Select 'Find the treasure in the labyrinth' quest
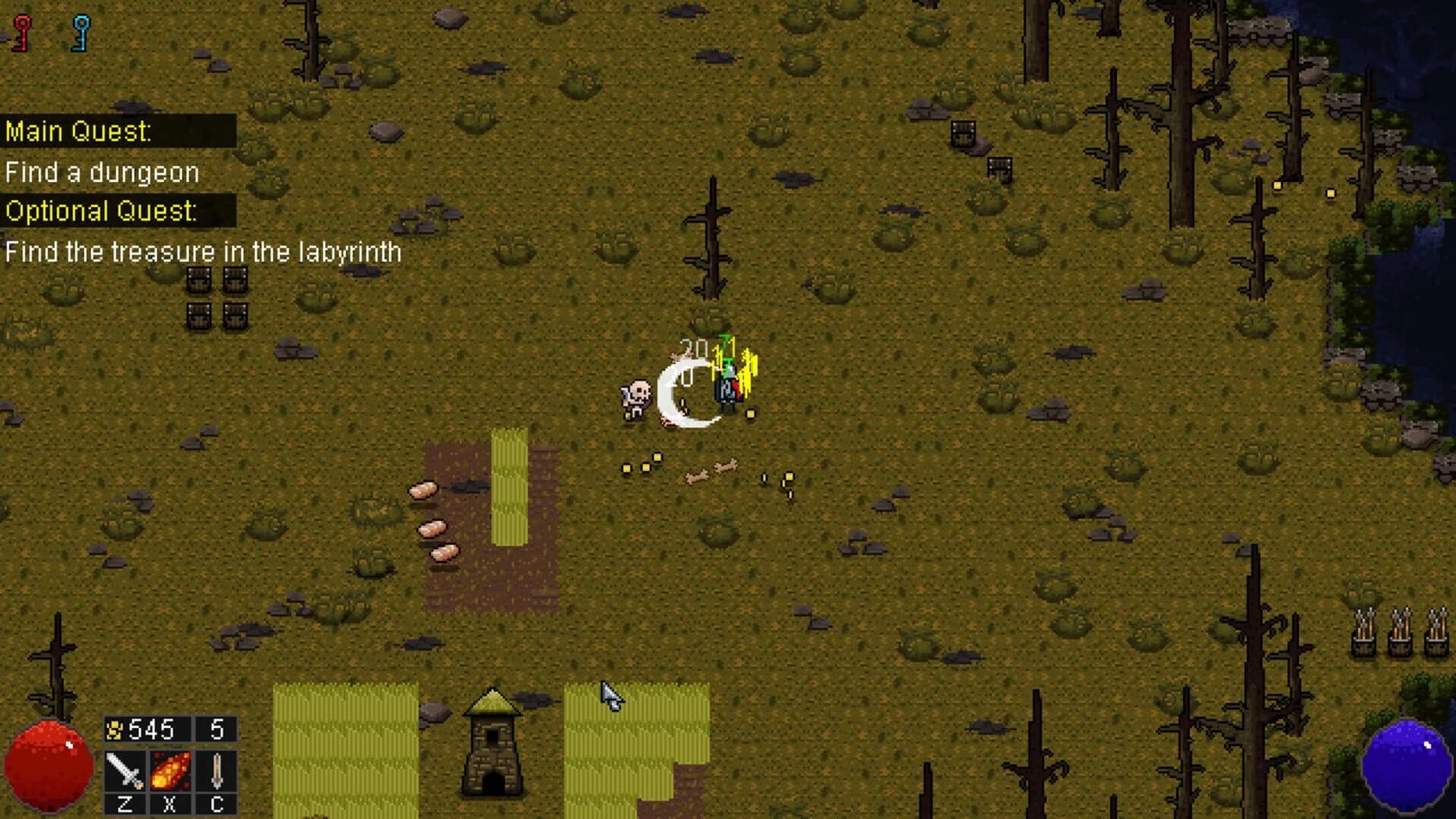1456x819 pixels. tap(203, 249)
